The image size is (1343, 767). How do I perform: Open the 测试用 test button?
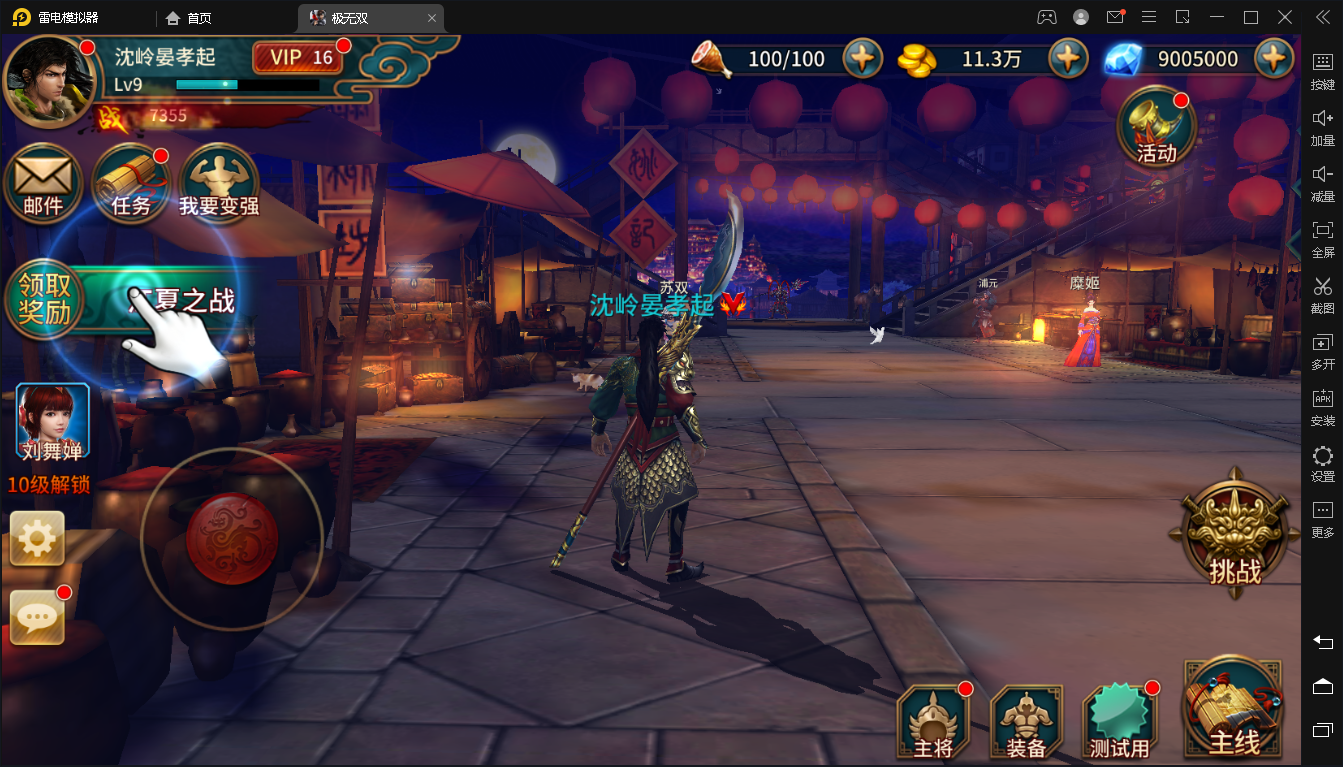[x=1120, y=722]
